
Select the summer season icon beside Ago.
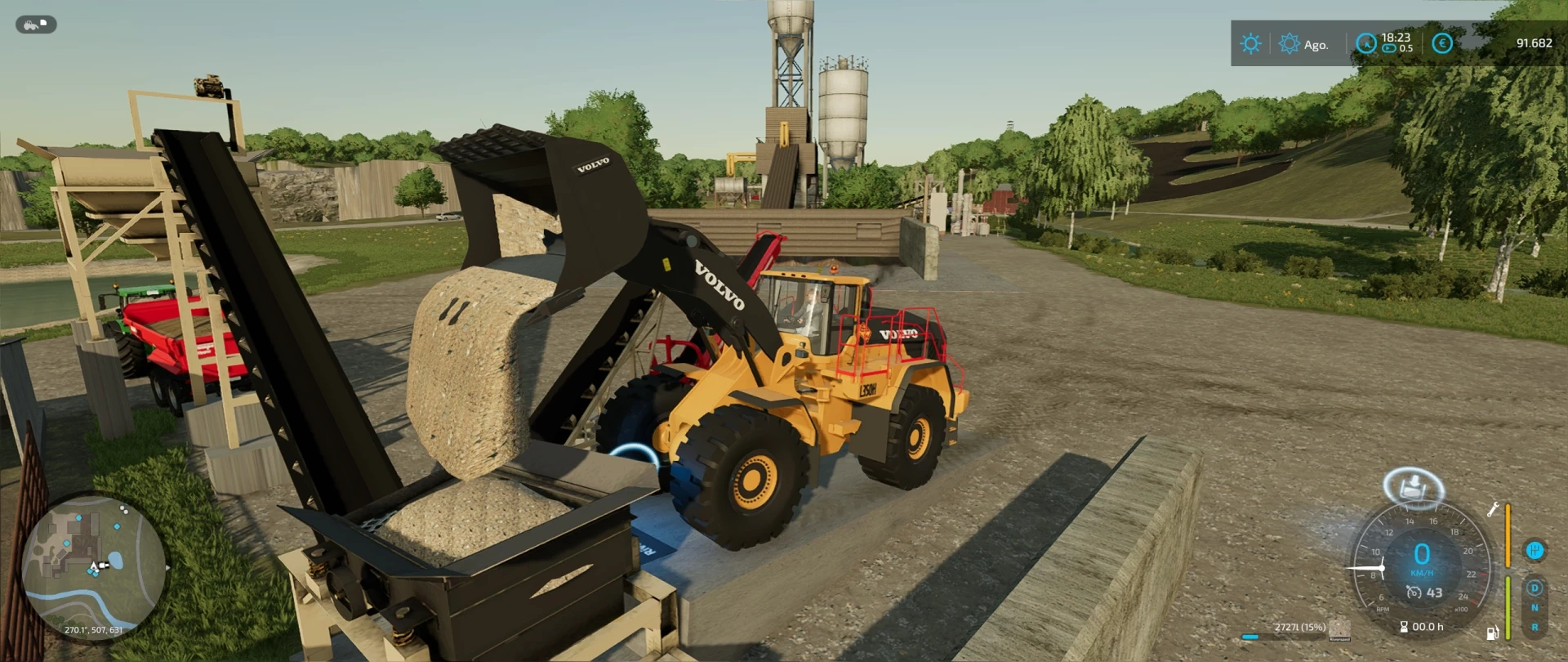1289,44
